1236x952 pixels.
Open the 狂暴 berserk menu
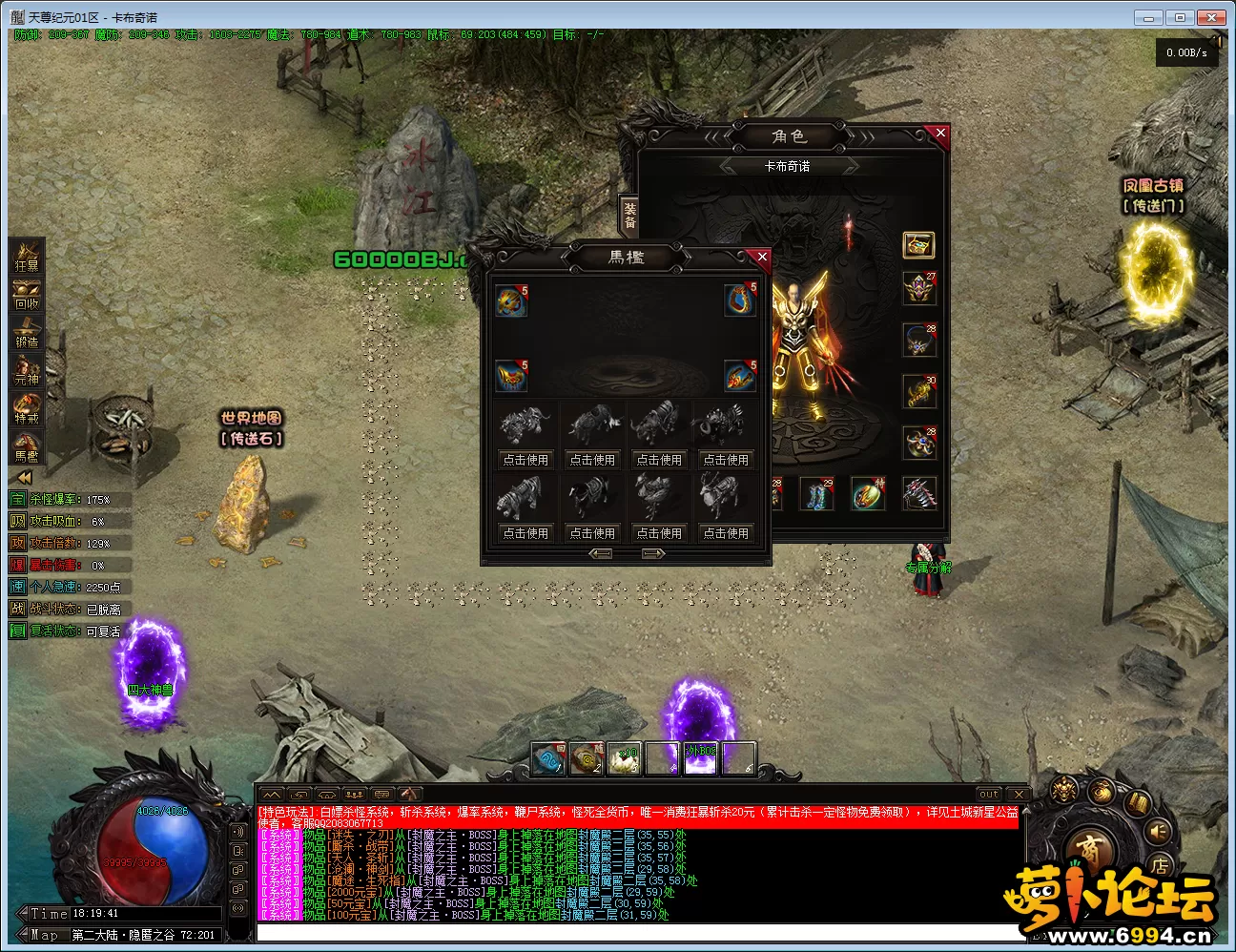(x=27, y=258)
